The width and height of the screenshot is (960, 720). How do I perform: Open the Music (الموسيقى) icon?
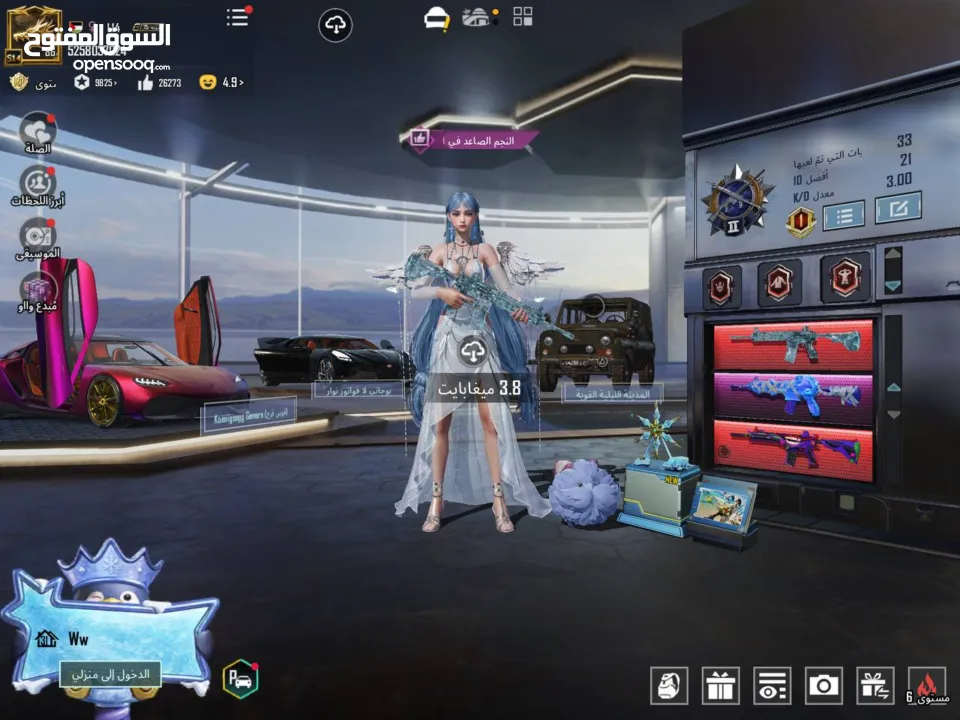click(x=38, y=237)
